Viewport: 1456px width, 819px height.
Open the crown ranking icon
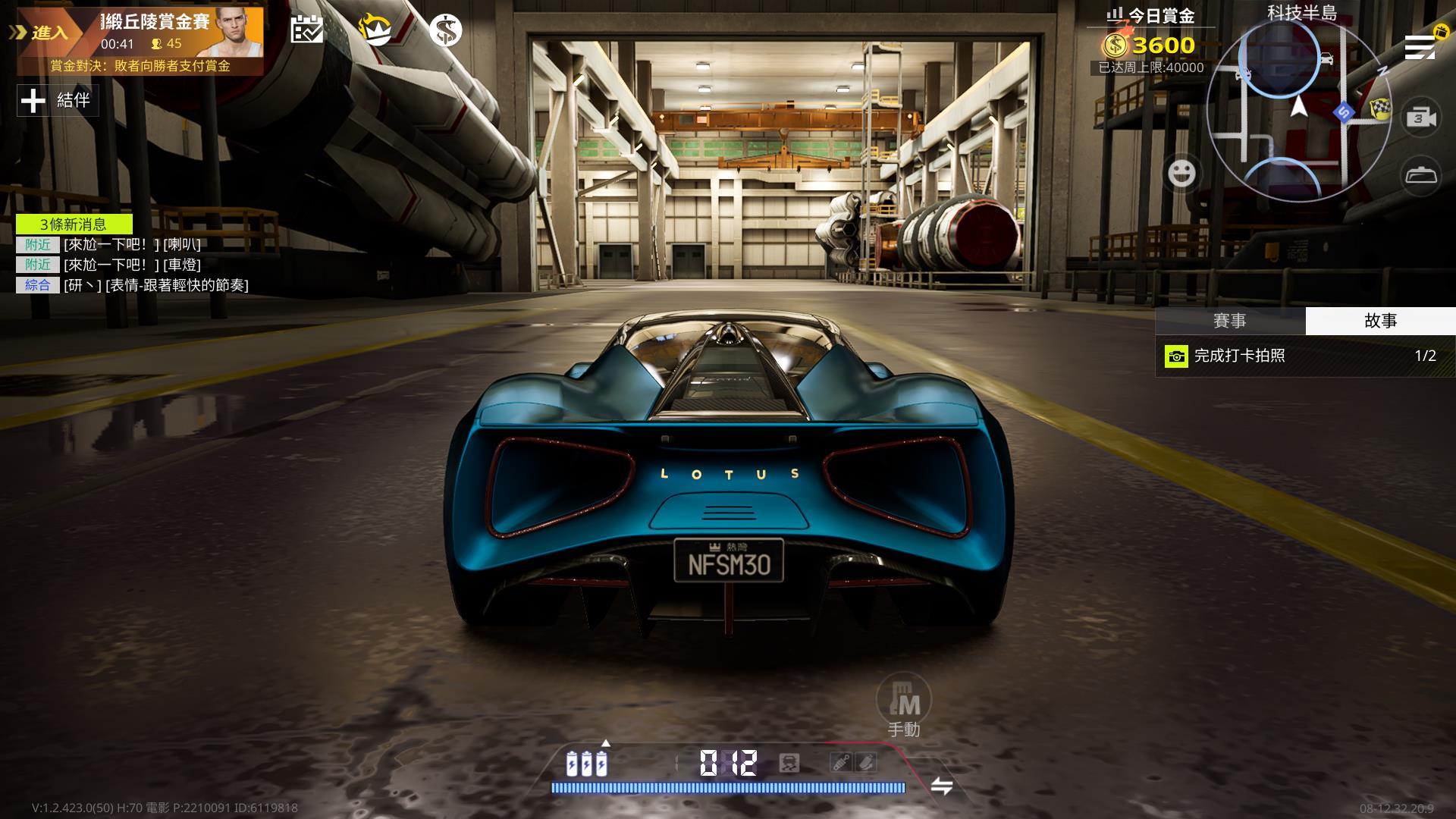pyautogui.click(x=375, y=30)
